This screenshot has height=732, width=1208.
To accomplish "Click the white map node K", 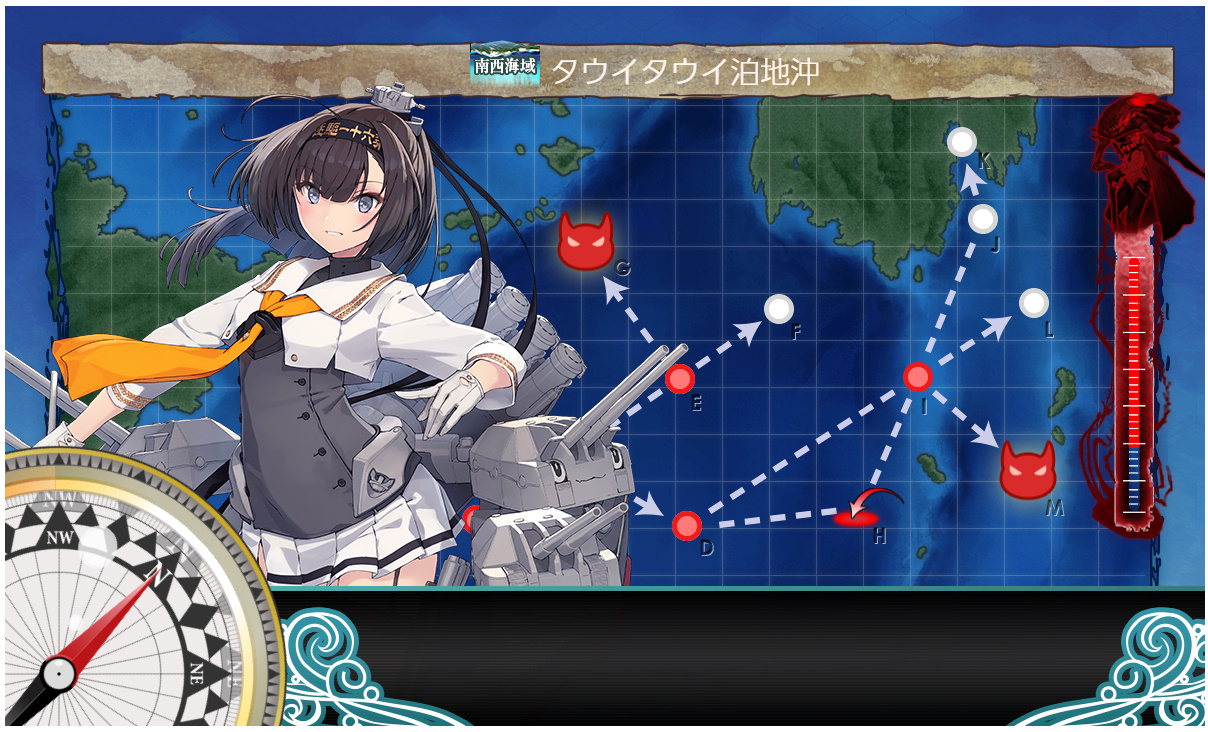I will point(962,142).
